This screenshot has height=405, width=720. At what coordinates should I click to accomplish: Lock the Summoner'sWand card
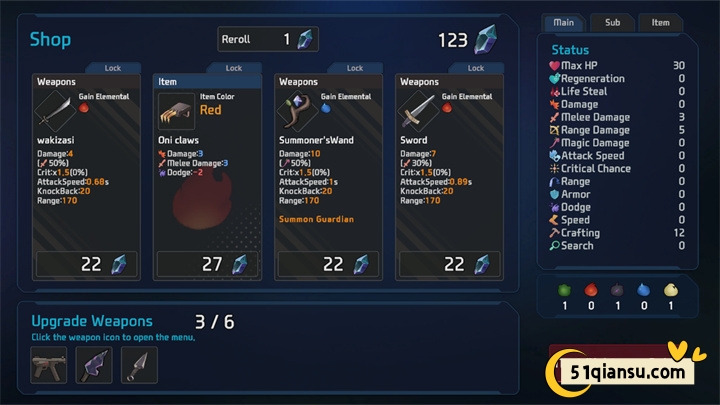pyautogui.click(x=354, y=68)
